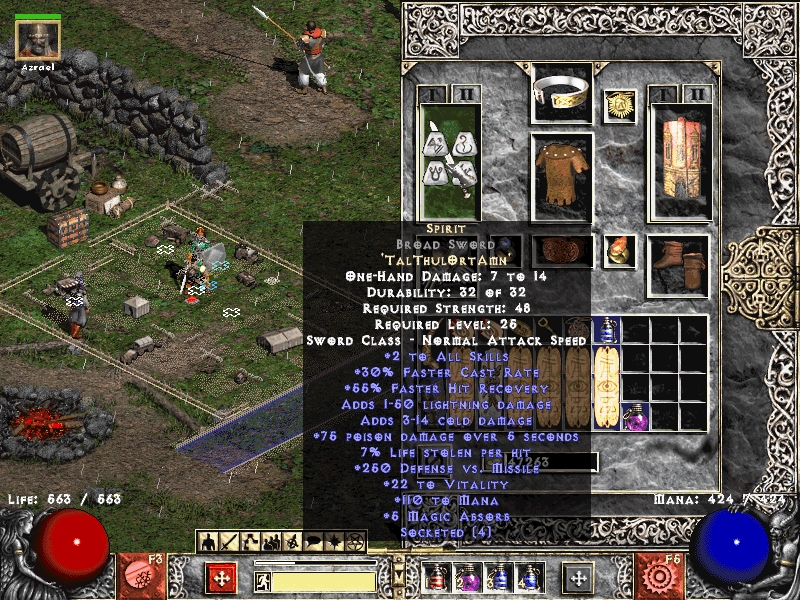Use the red health potion in belt slot 1
The width and height of the screenshot is (800, 600).
pos(435,577)
